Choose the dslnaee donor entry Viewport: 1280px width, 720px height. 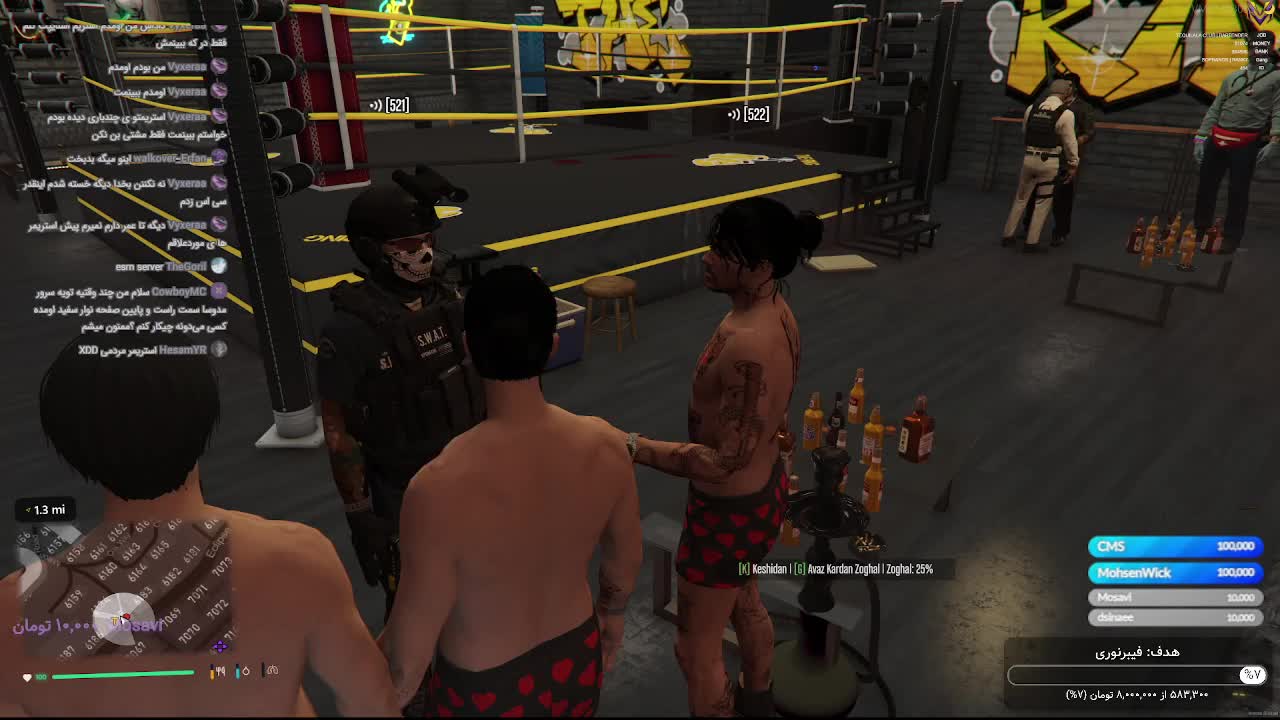coord(1175,617)
